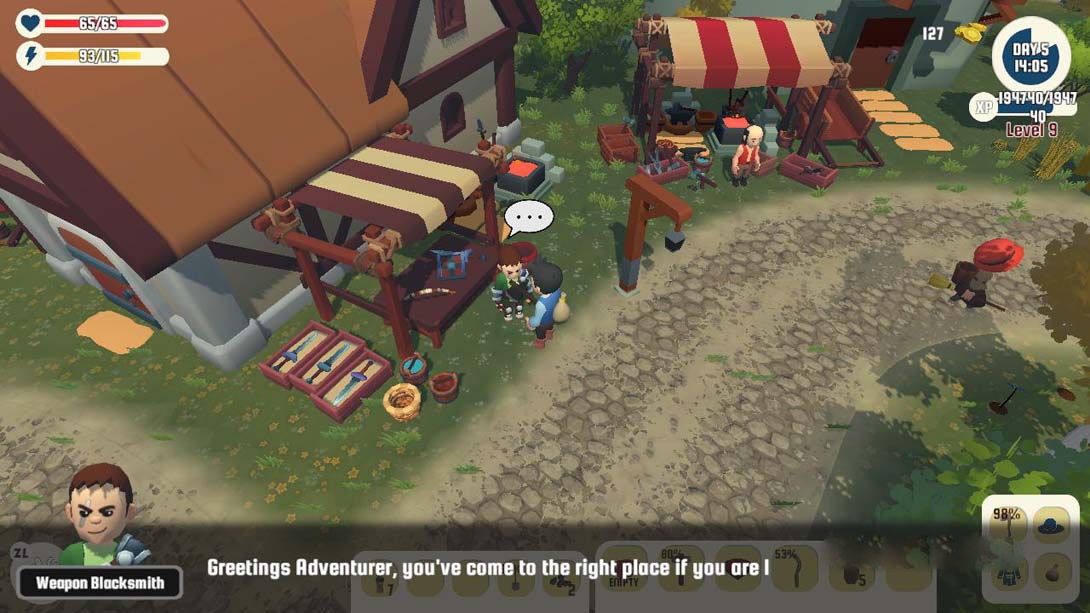
Task: Select the blue hat equipment slot
Action: pos(1051,526)
